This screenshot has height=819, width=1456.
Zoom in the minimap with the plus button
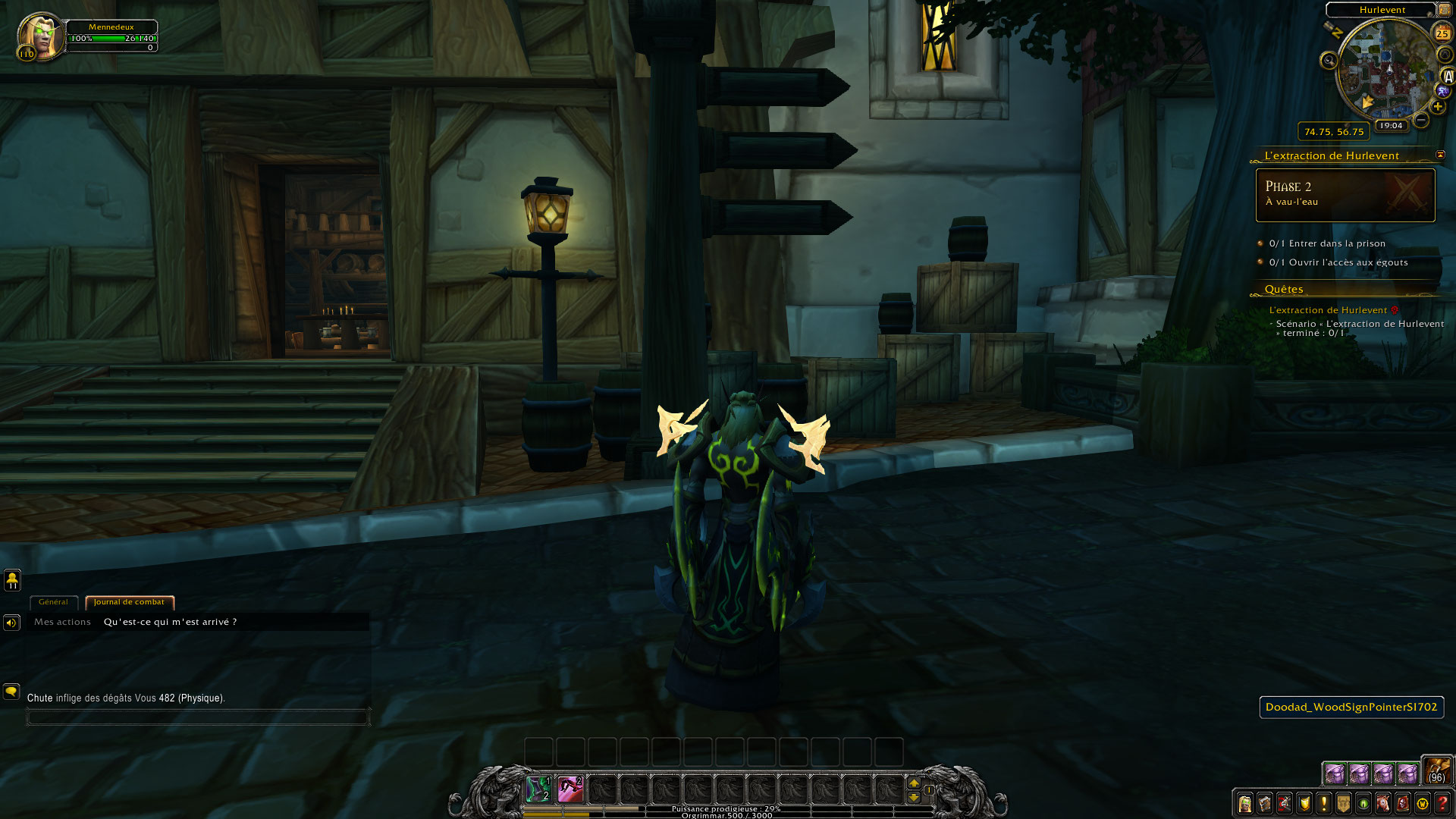pyautogui.click(x=1436, y=106)
